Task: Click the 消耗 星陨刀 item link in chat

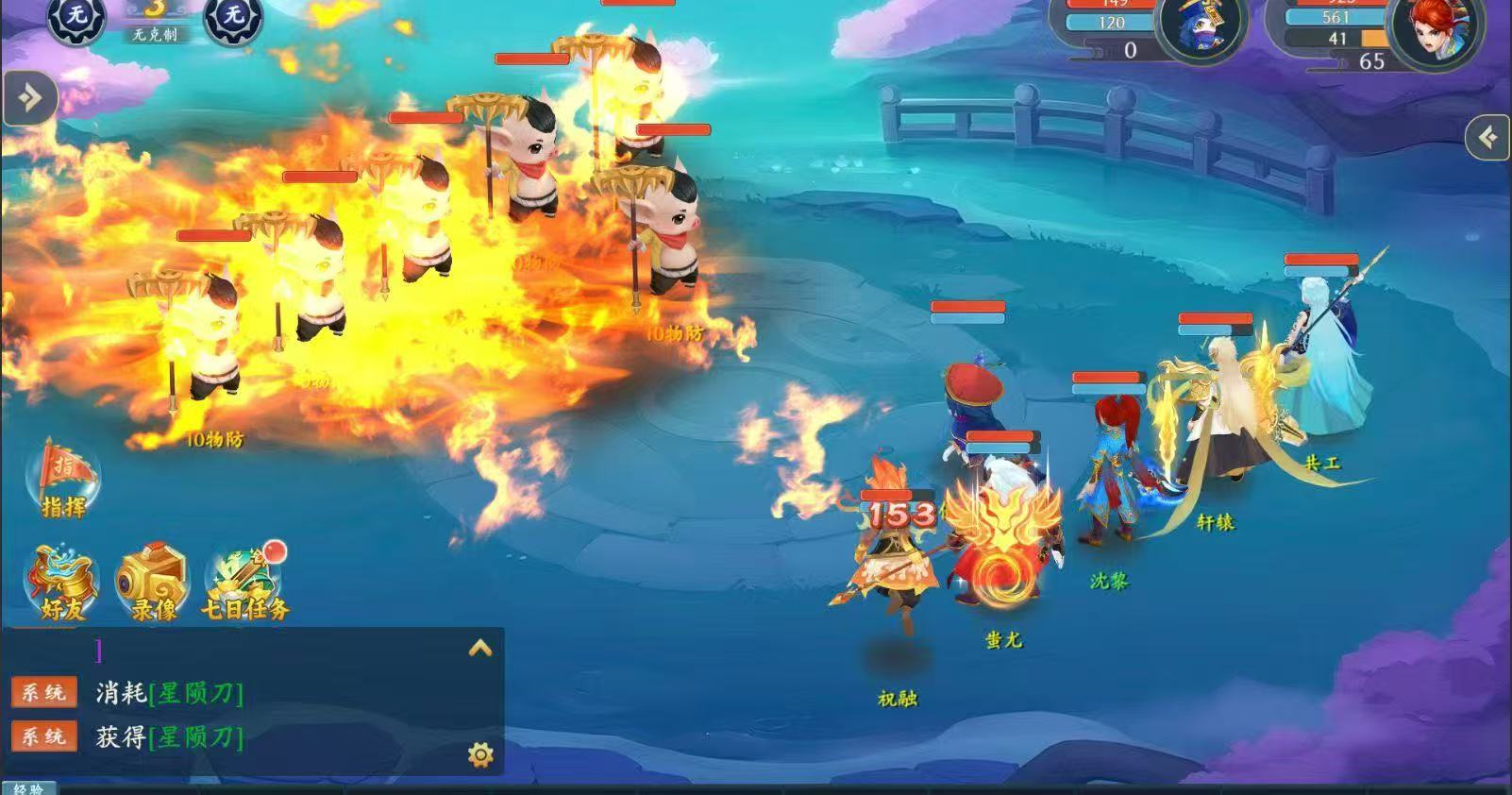Action: tap(196, 693)
